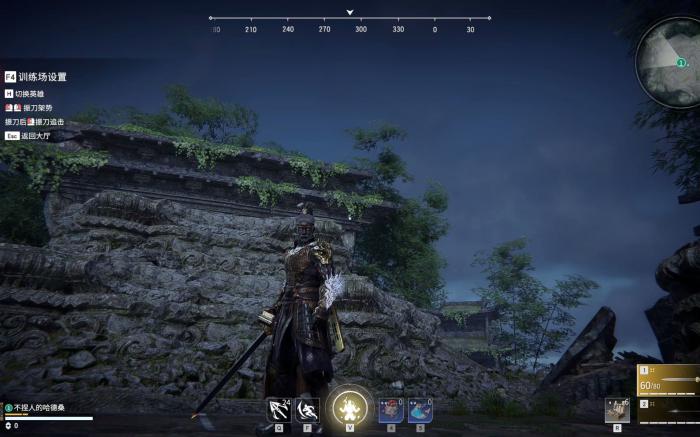Click the compass heading bar

coord(350,19)
